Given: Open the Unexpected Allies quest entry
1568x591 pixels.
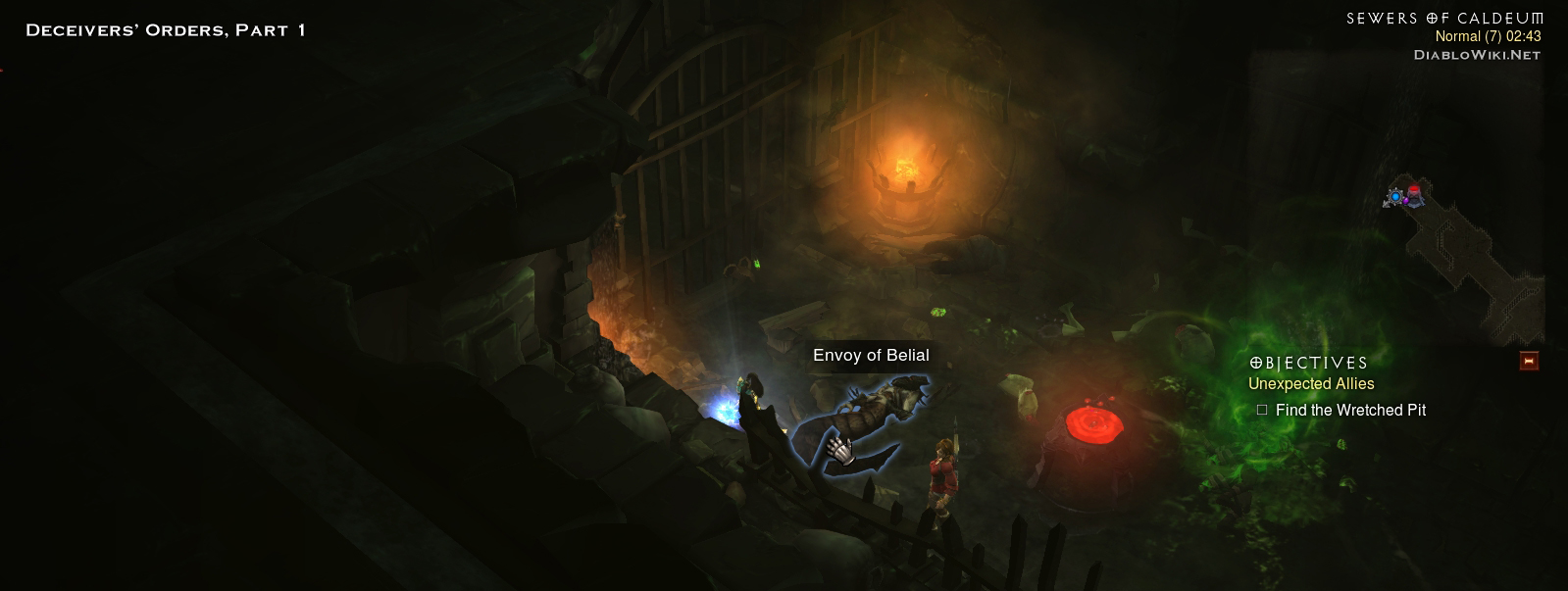Looking at the screenshot, I should [1310, 384].
